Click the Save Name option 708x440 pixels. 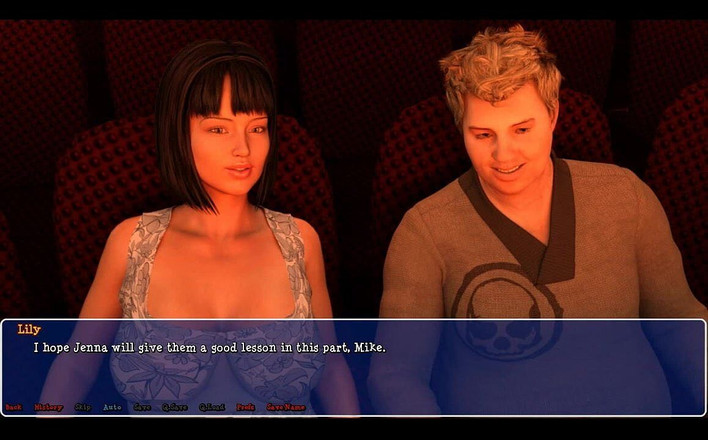point(285,407)
